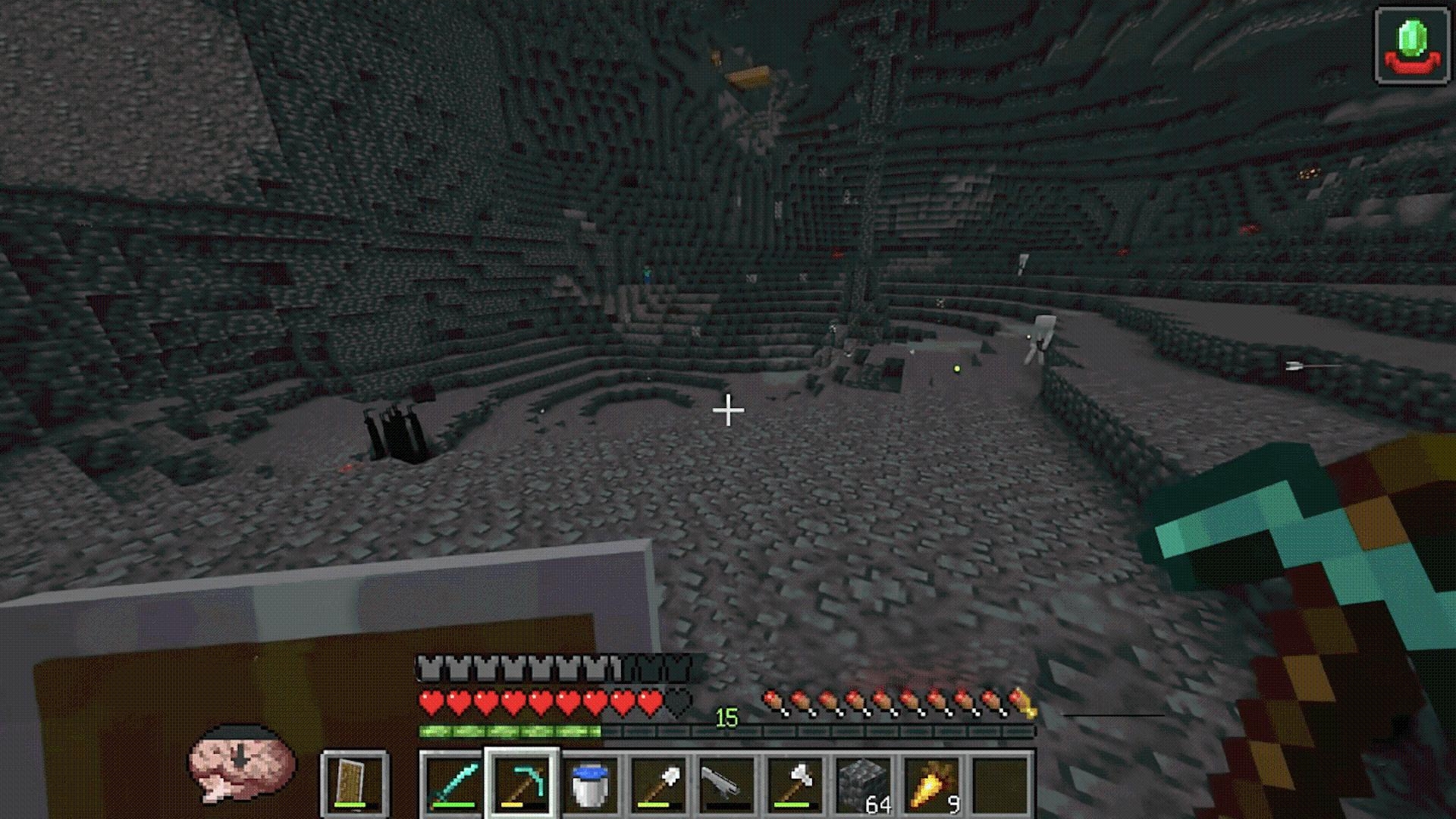
Task: Select the iron shovel in the hotbar
Action: click(x=658, y=785)
